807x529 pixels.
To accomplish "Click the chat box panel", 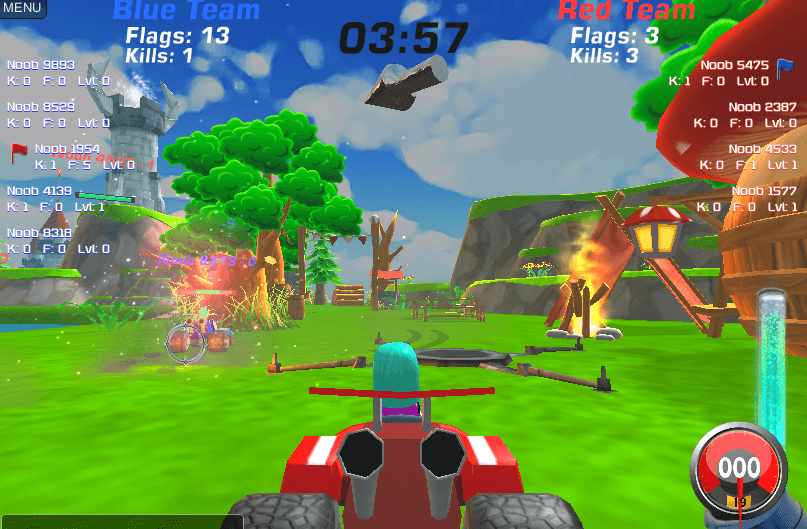I will (120, 521).
